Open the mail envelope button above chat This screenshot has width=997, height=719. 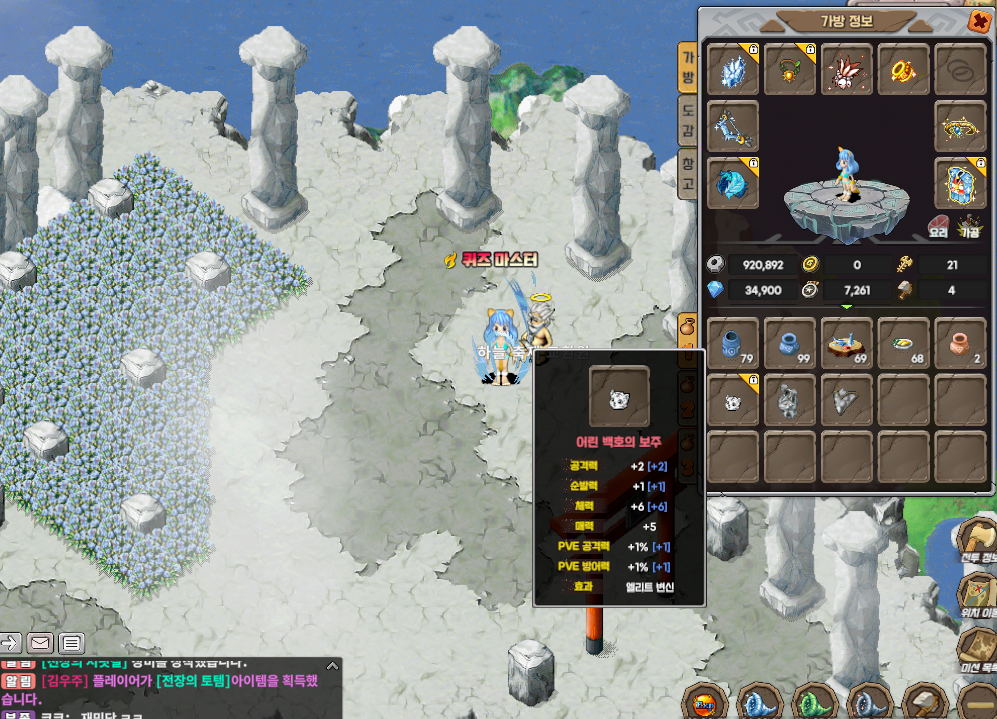(40, 642)
